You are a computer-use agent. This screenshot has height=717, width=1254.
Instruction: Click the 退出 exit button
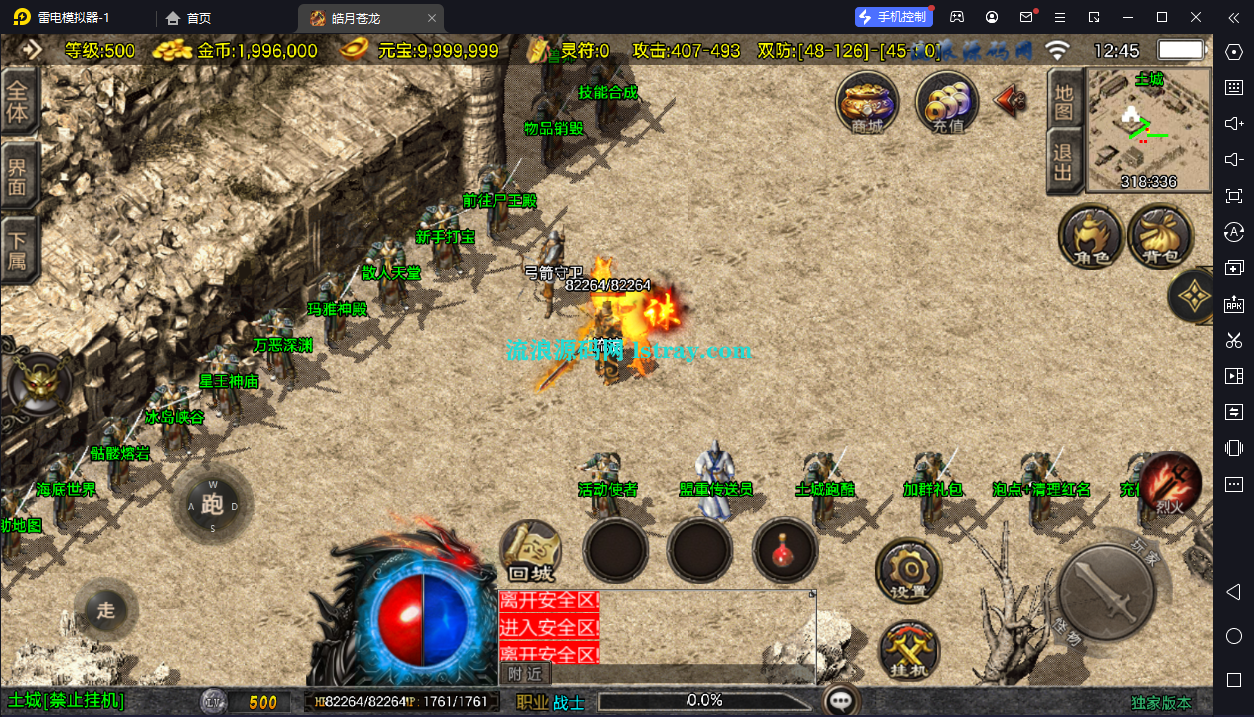click(x=1063, y=162)
